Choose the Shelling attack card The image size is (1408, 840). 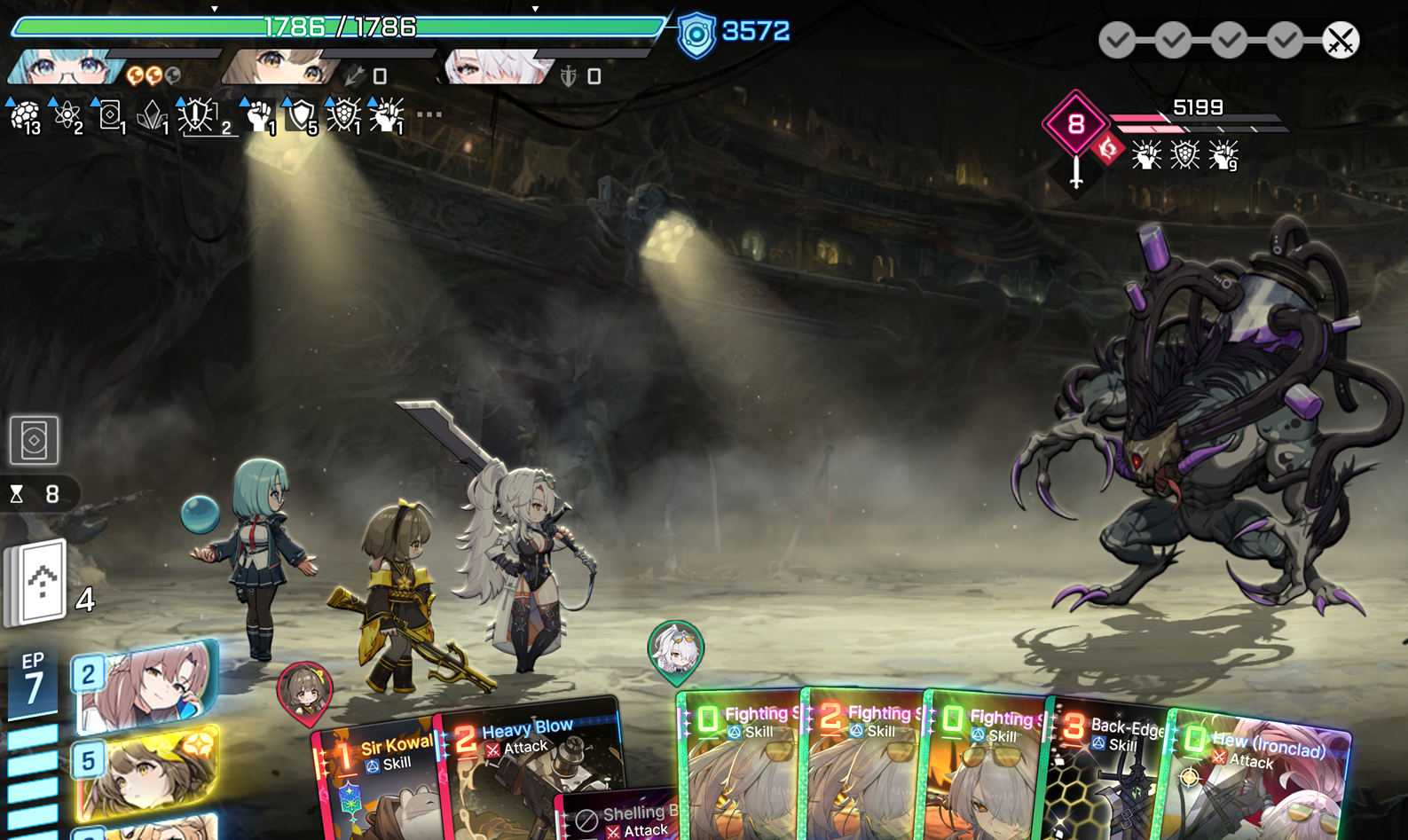coord(621,818)
